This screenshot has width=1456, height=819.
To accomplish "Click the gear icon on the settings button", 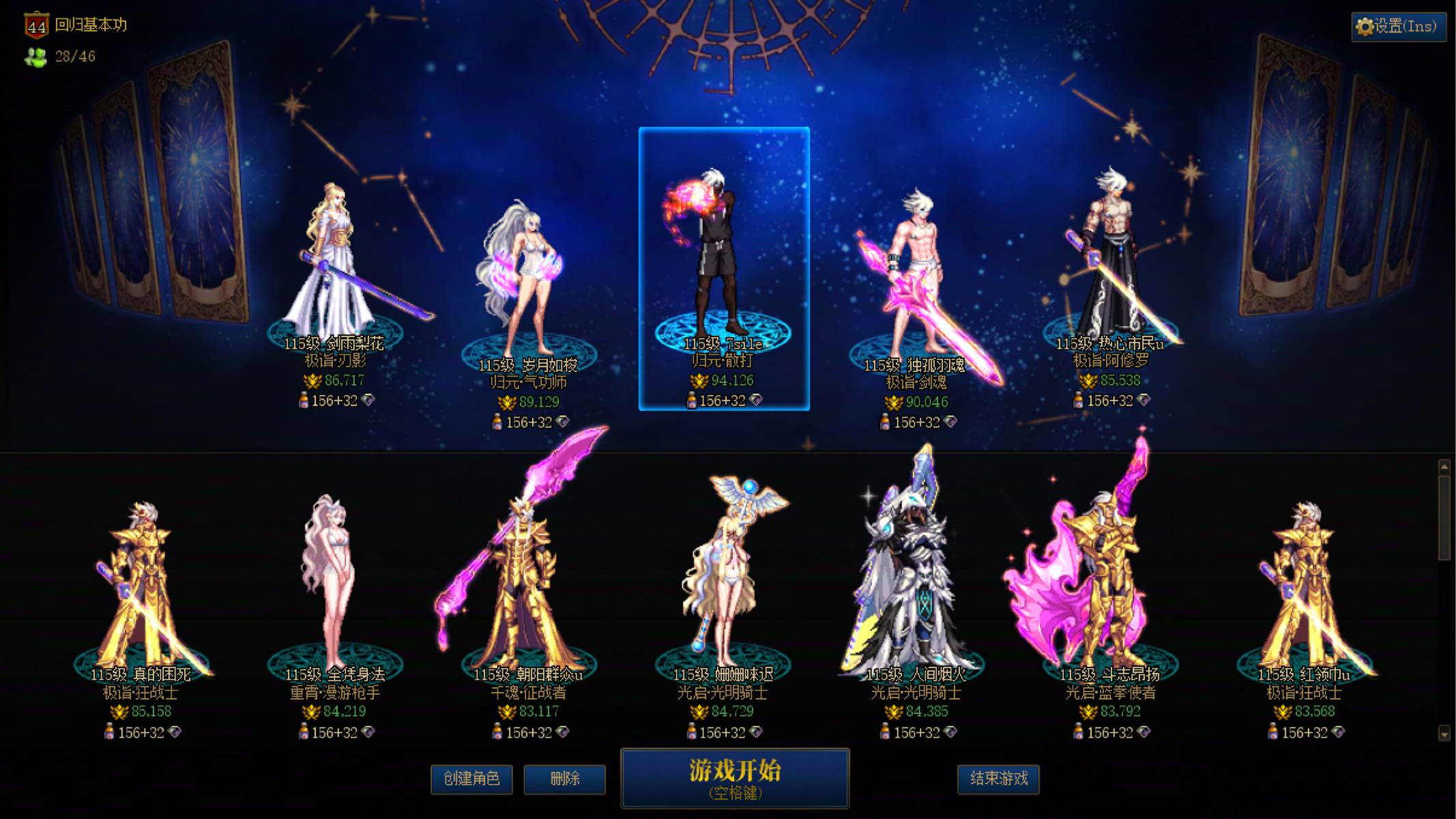I will click(1365, 27).
